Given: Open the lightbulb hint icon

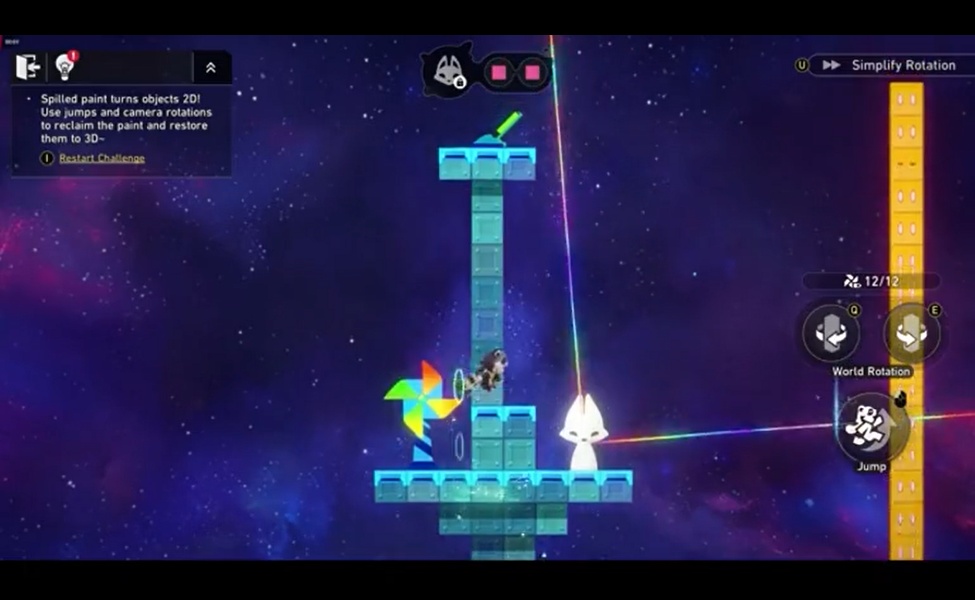Looking at the screenshot, I should pyautogui.click(x=66, y=67).
